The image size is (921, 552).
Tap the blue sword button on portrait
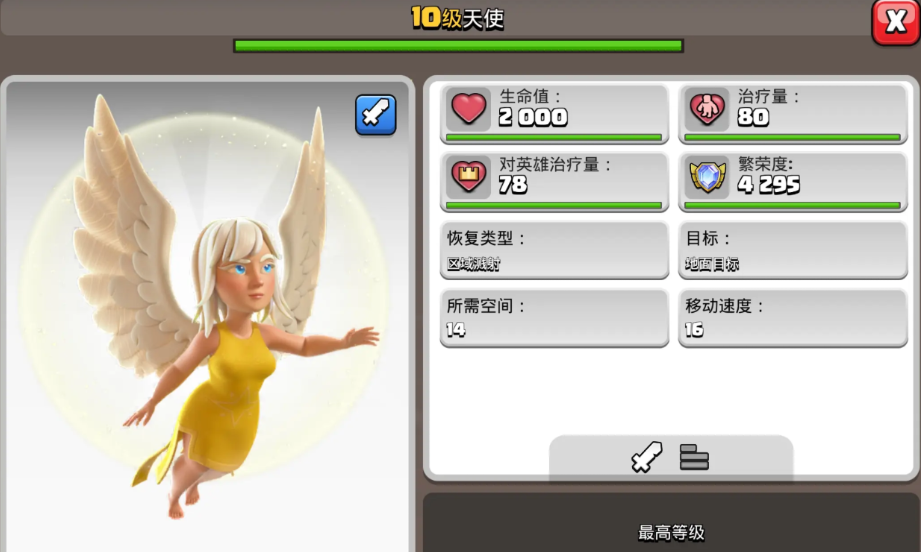tap(376, 115)
